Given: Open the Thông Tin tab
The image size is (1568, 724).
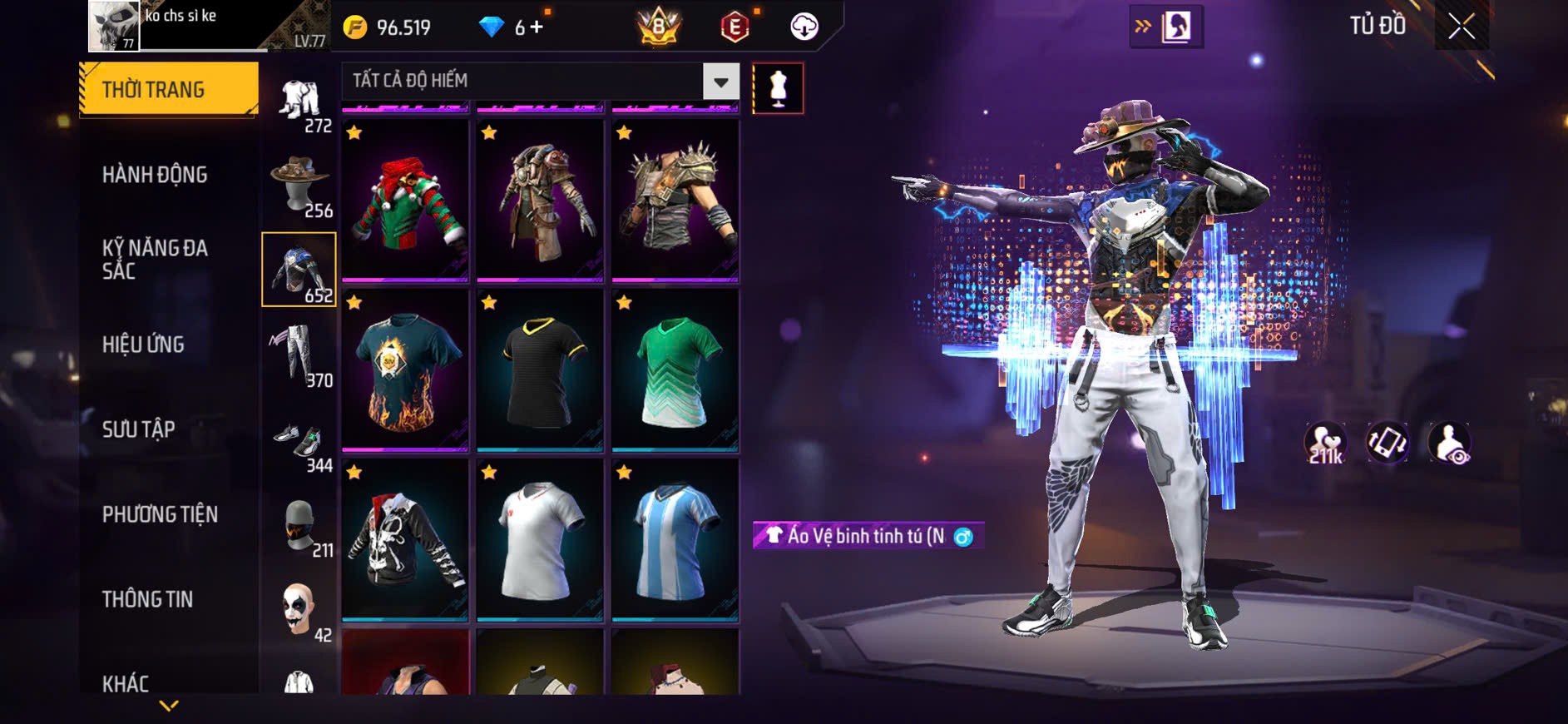Looking at the screenshot, I should tap(147, 599).
